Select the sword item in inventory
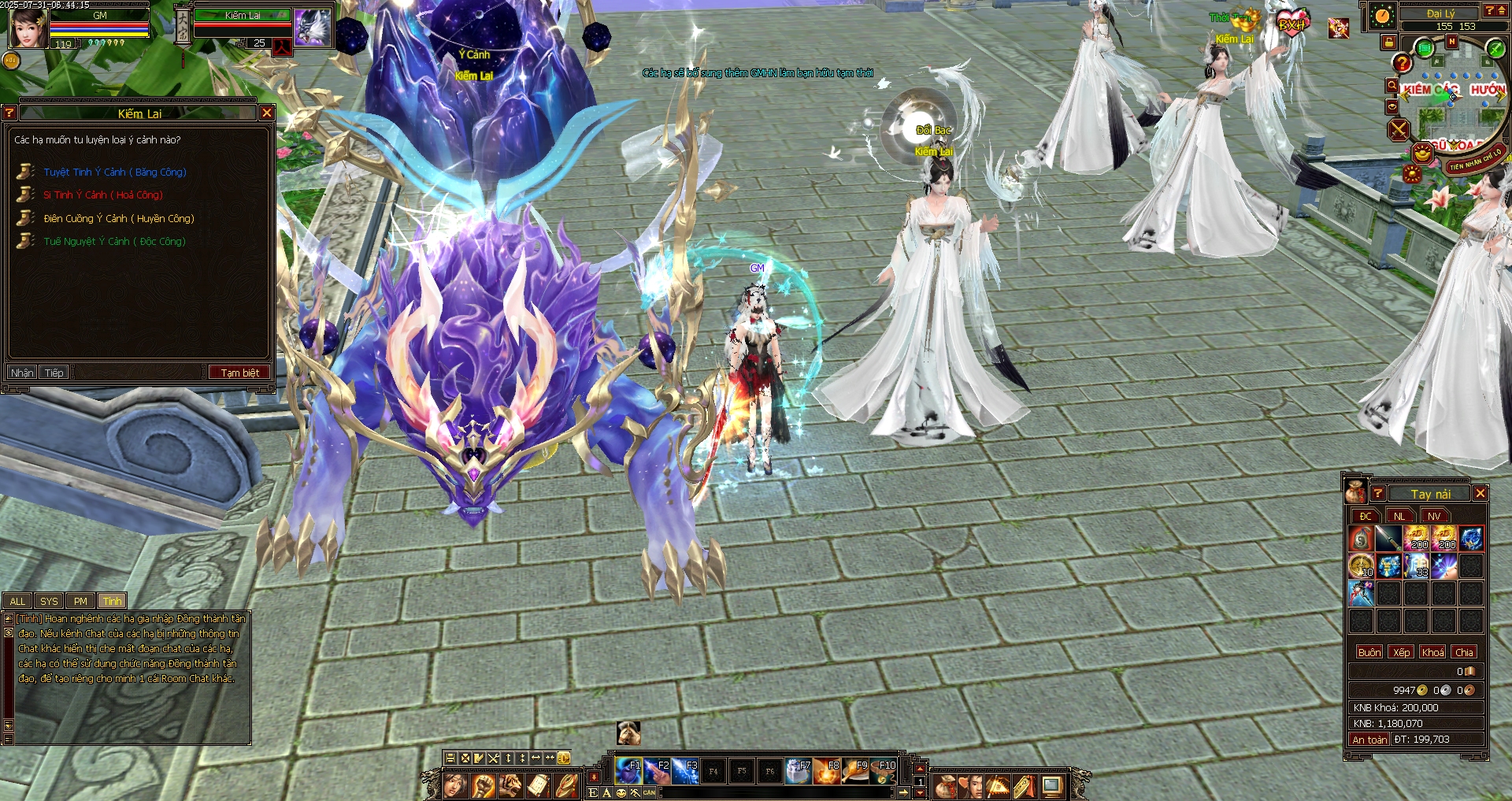The height and width of the screenshot is (801, 1512). pyautogui.click(x=1388, y=539)
